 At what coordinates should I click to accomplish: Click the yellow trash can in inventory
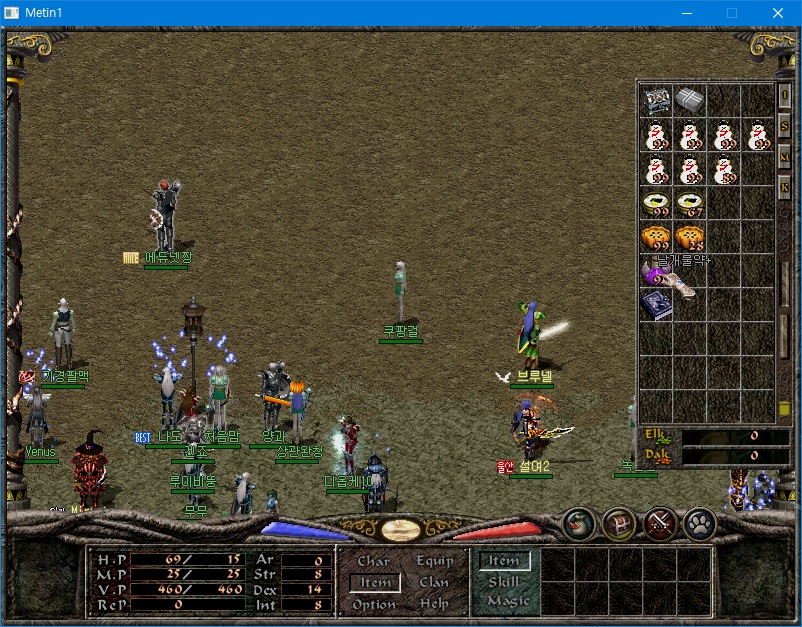click(785, 408)
